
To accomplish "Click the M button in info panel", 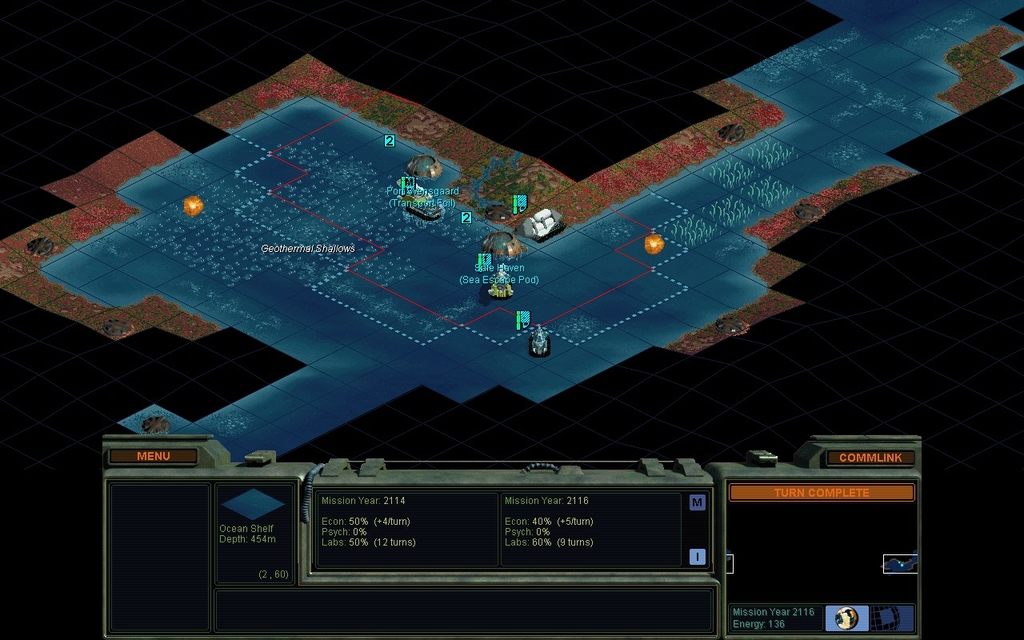I will click(697, 503).
